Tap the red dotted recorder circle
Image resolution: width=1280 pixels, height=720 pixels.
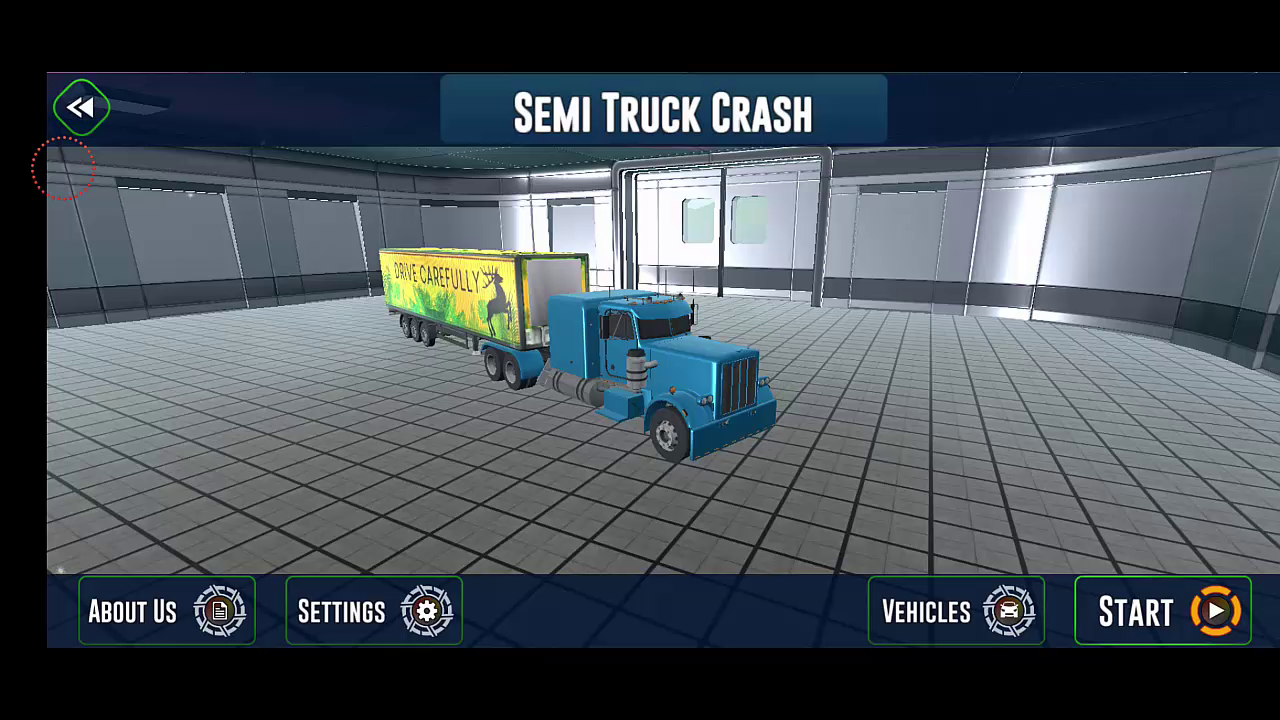click(x=63, y=168)
